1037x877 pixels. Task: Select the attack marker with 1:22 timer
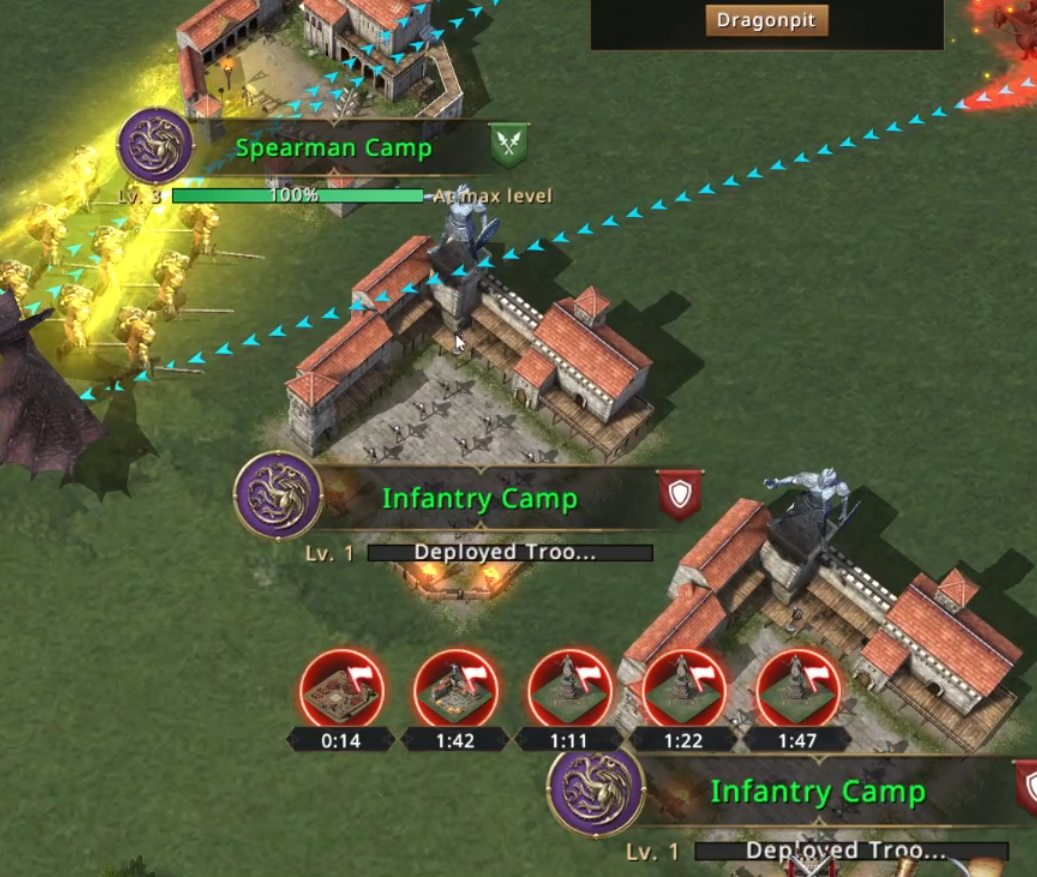click(683, 690)
